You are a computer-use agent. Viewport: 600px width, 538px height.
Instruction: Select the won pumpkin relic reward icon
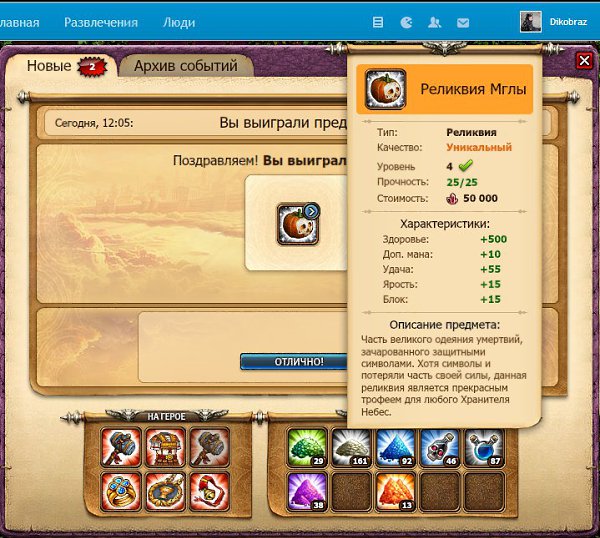(x=297, y=224)
